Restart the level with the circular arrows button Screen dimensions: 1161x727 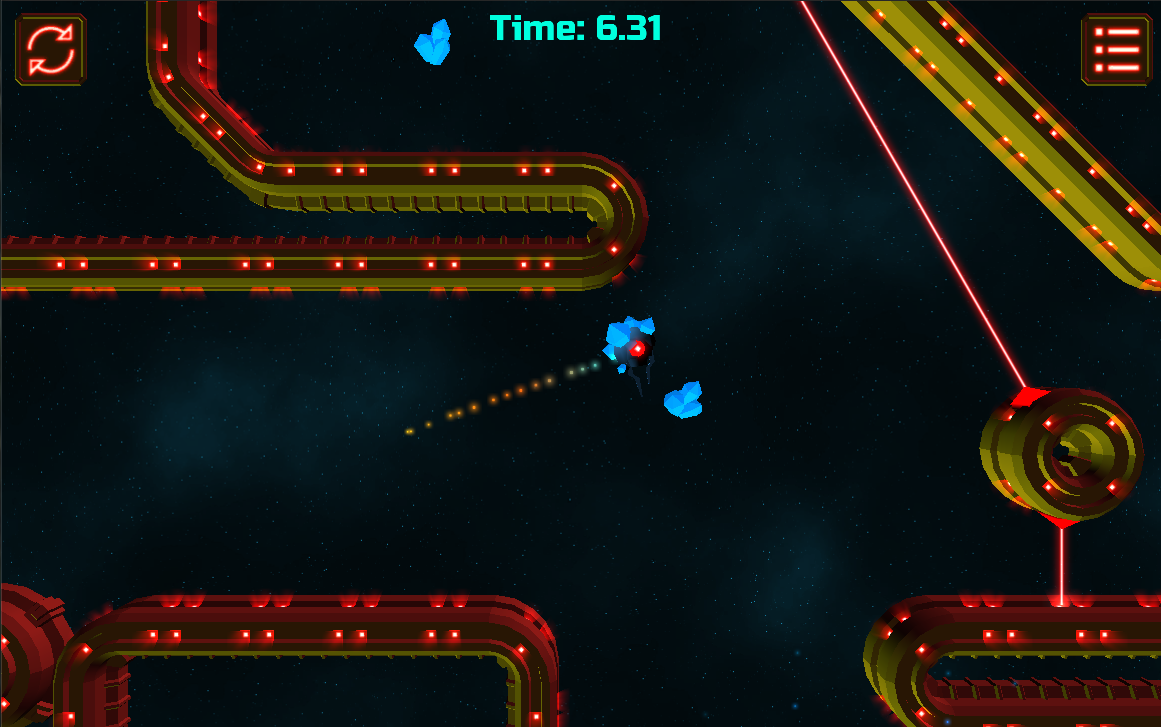click(x=50, y=49)
